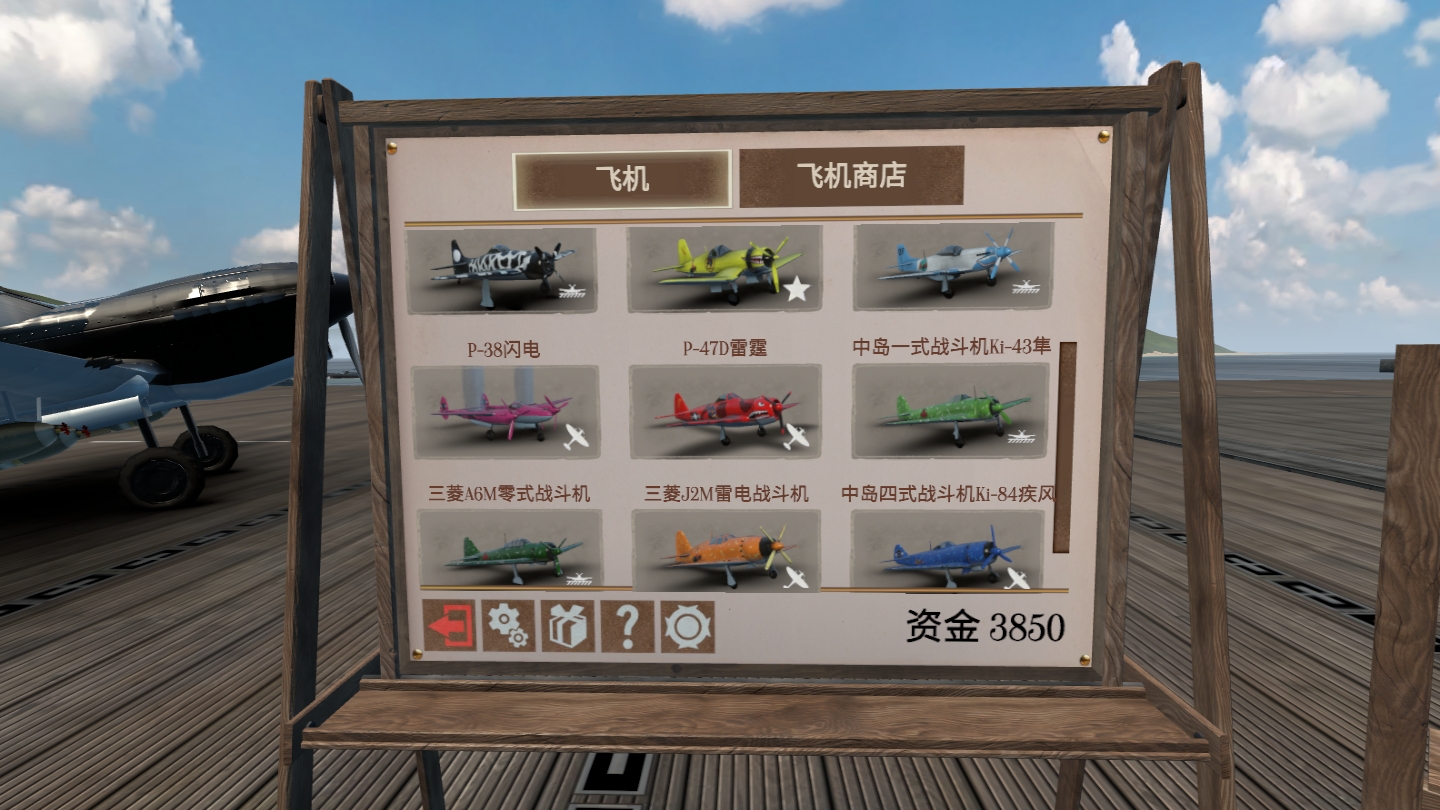Select the black striped plane thumbnail top left

click(x=505, y=270)
